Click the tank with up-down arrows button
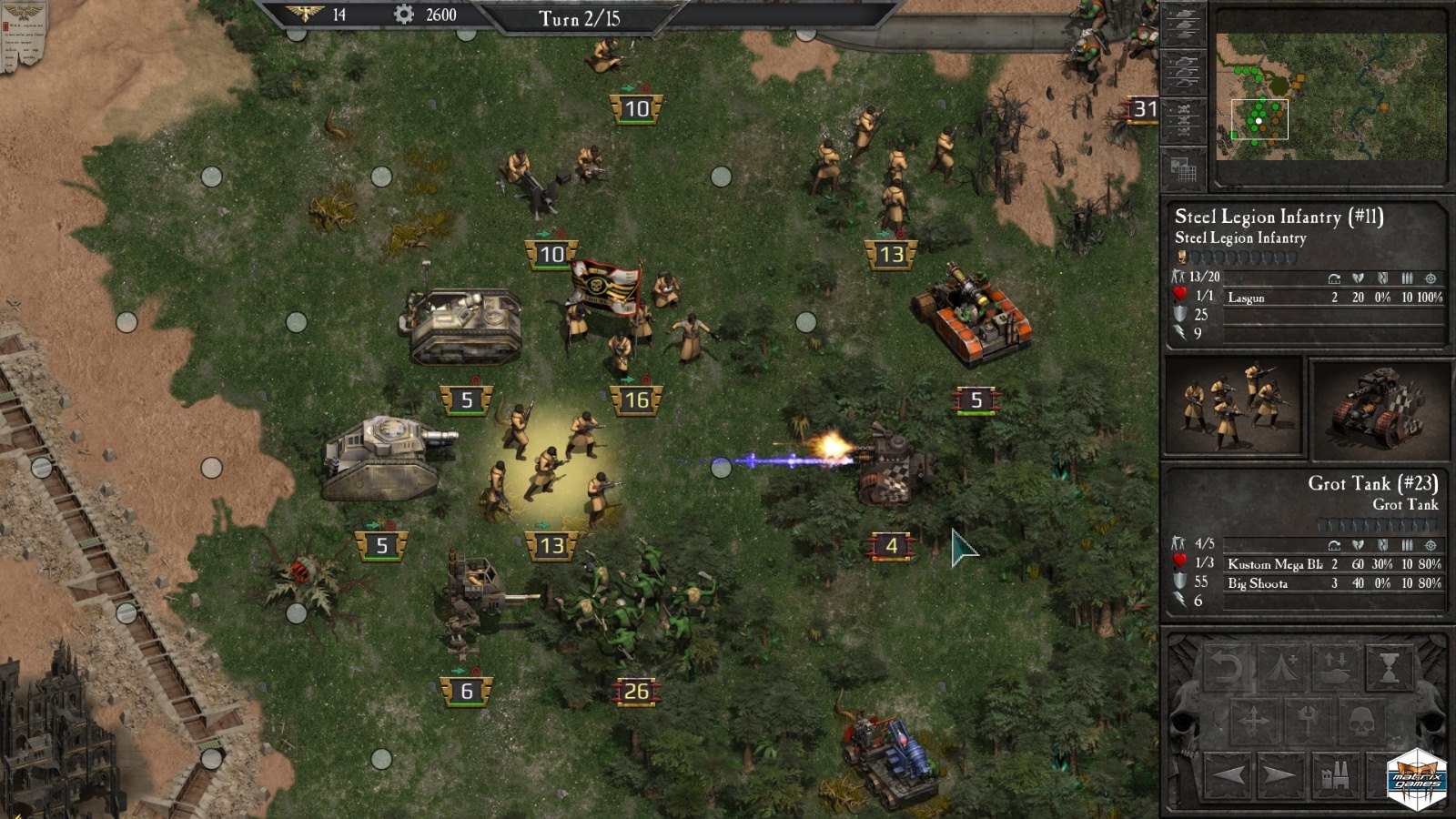The image size is (1456, 819). point(1335,669)
